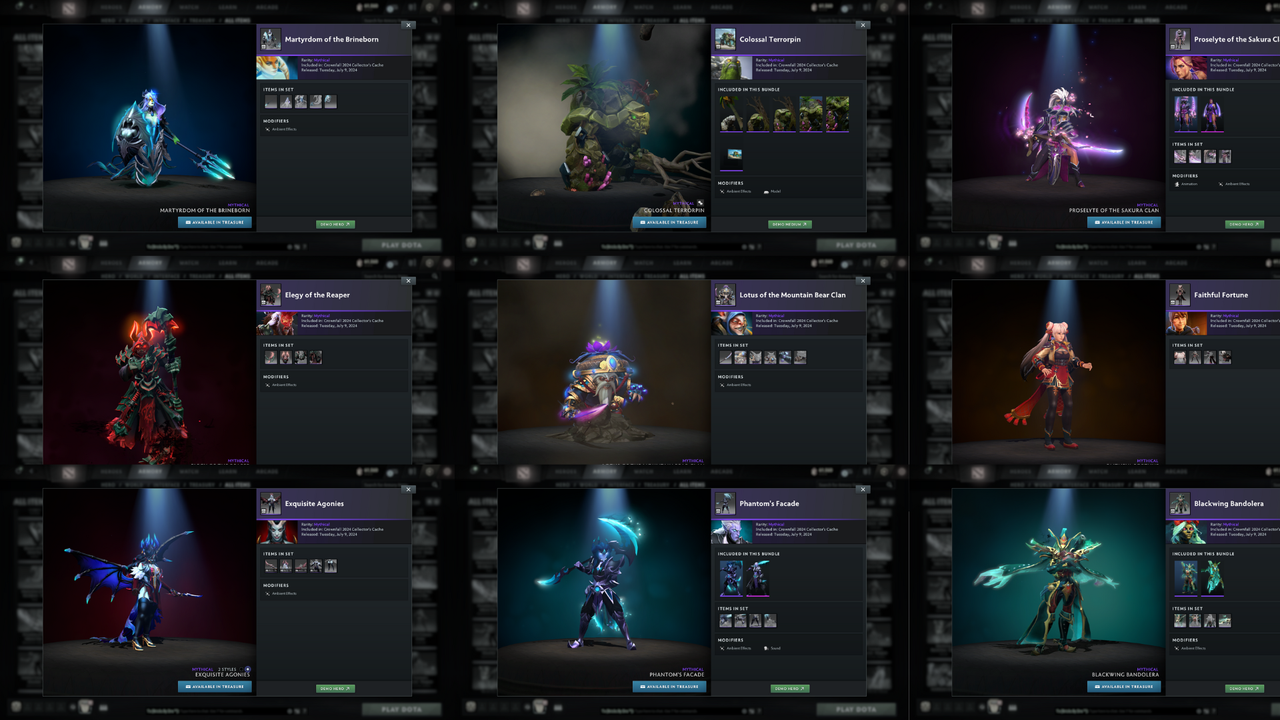Click the Animation modifier icon on Proselyte of the Sakura Clan

[x=1177, y=184]
